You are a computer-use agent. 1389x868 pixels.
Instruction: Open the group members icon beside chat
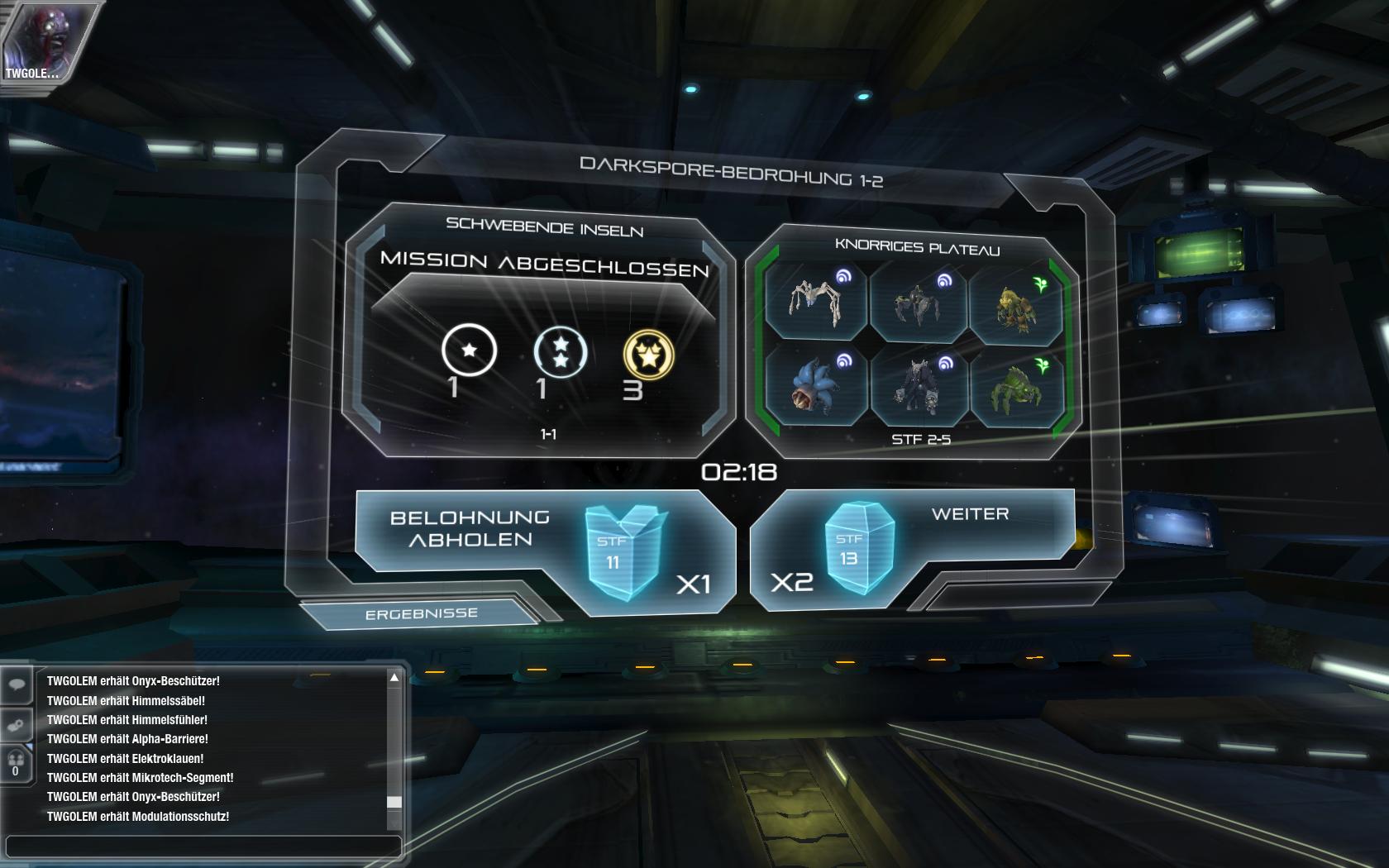[16, 762]
